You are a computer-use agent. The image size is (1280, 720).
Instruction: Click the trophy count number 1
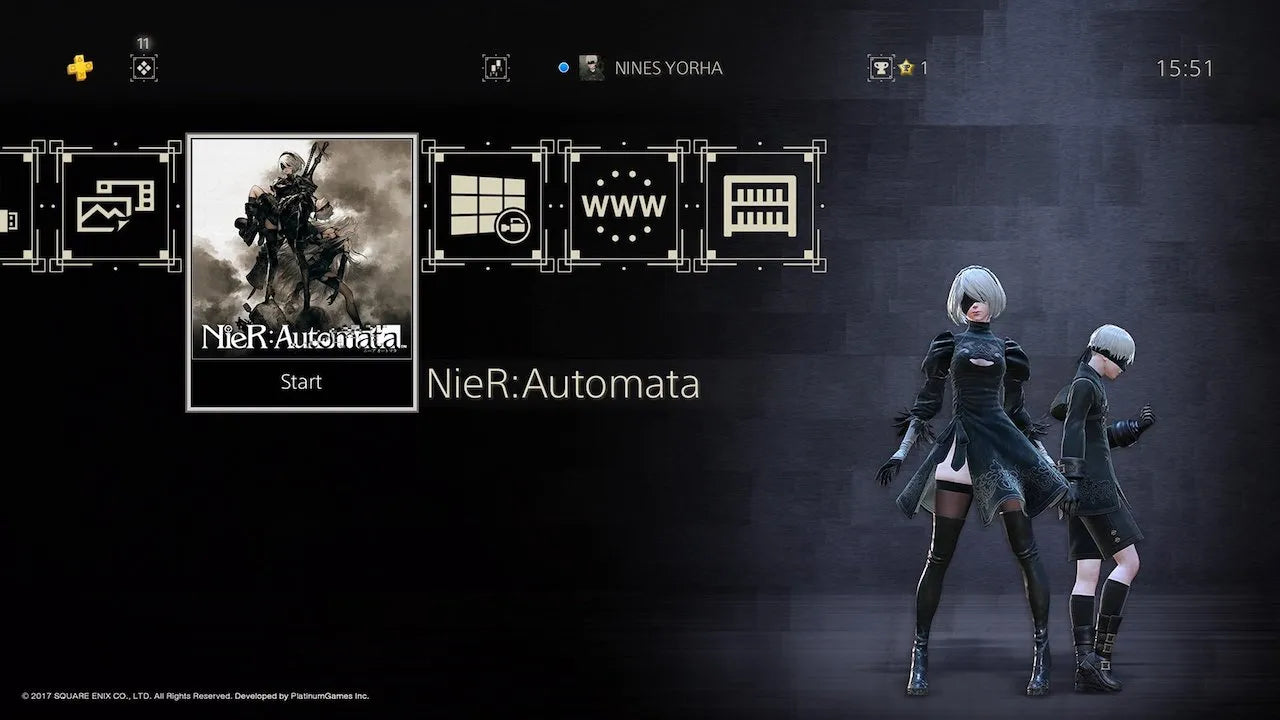[922, 67]
